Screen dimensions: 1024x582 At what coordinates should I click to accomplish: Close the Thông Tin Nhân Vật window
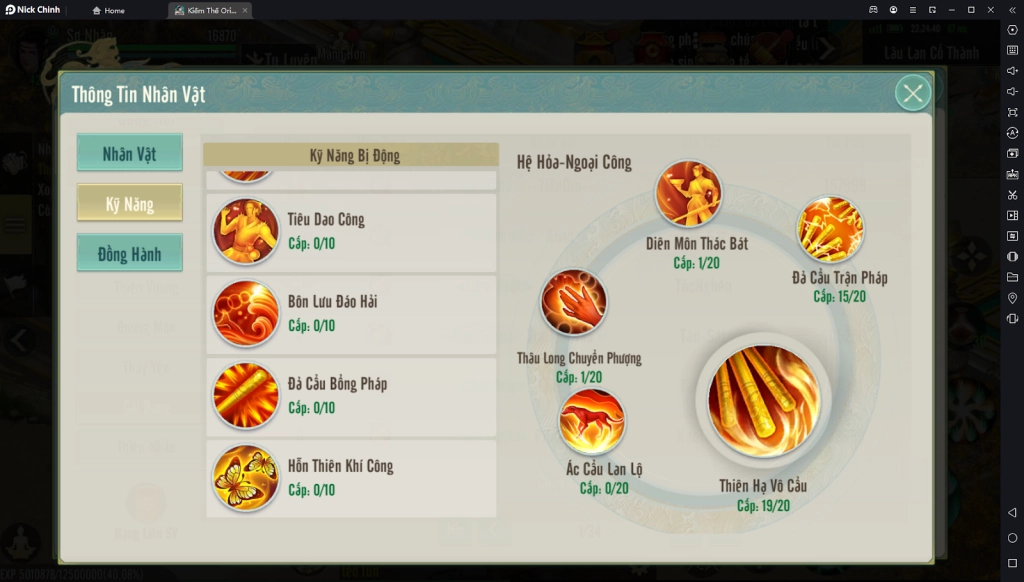click(912, 94)
